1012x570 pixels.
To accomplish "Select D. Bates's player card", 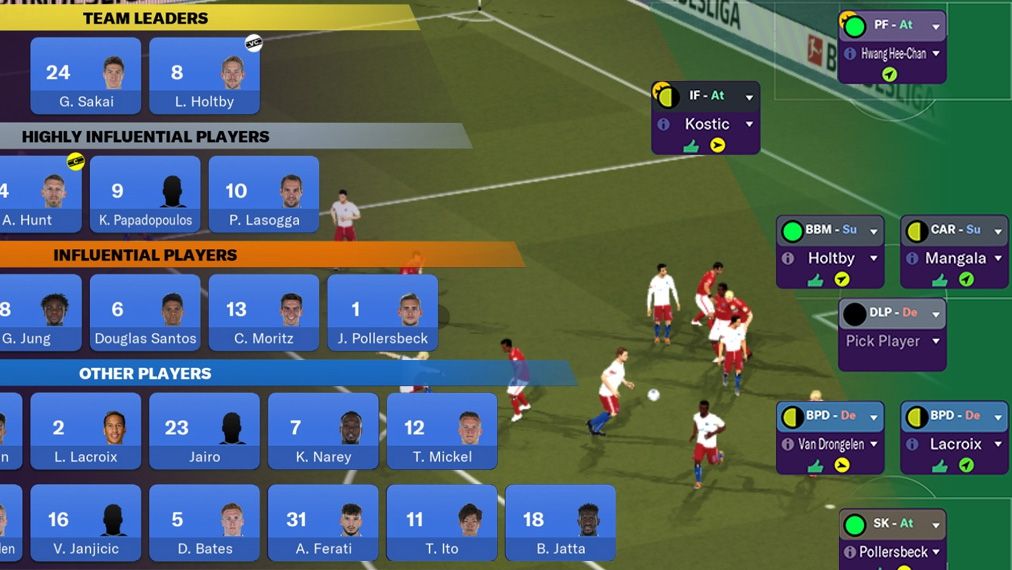I will tap(204, 523).
